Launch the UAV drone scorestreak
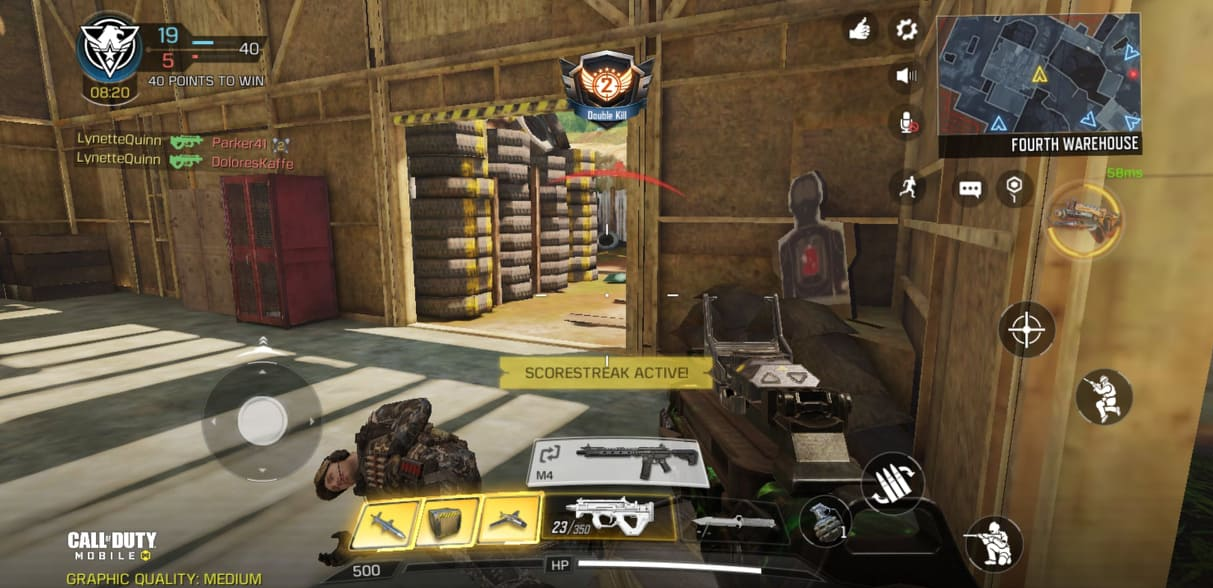 tap(510, 523)
